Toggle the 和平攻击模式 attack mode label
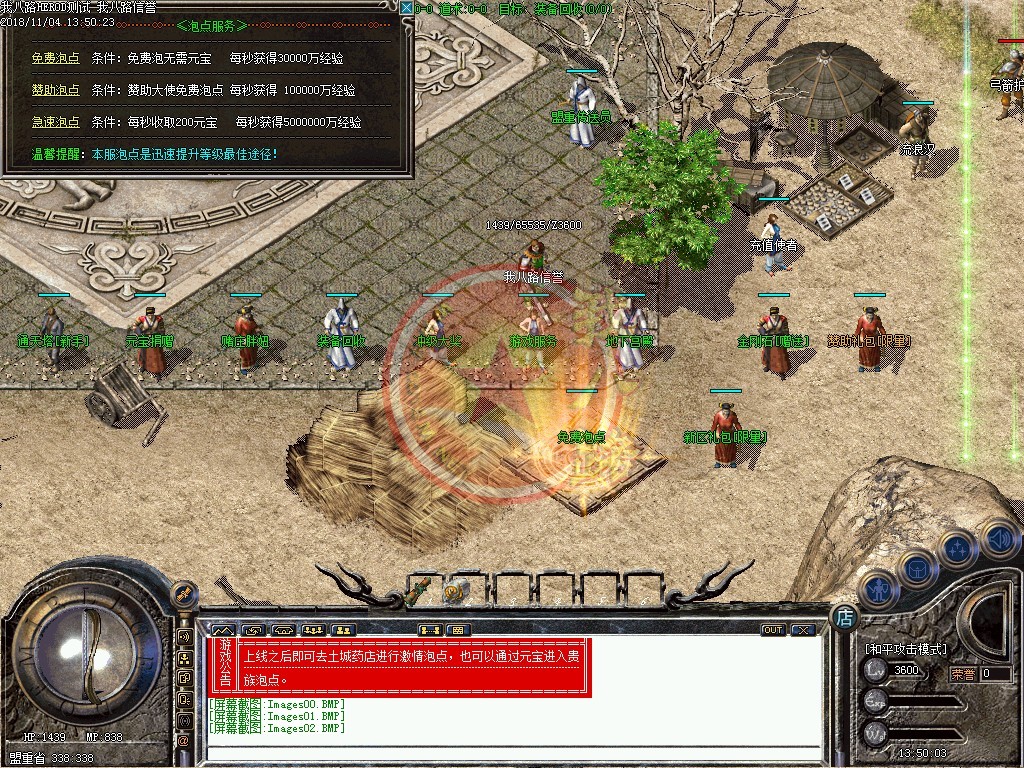The width and height of the screenshot is (1024, 768). point(904,649)
